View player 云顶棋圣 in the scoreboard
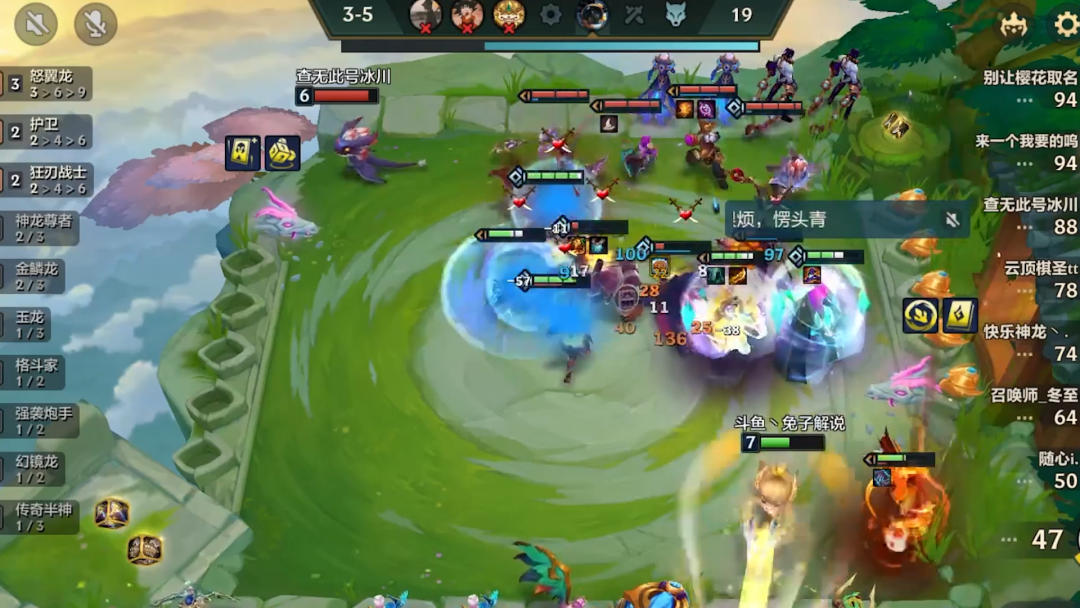The image size is (1080, 608). [x=1041, y=279]
